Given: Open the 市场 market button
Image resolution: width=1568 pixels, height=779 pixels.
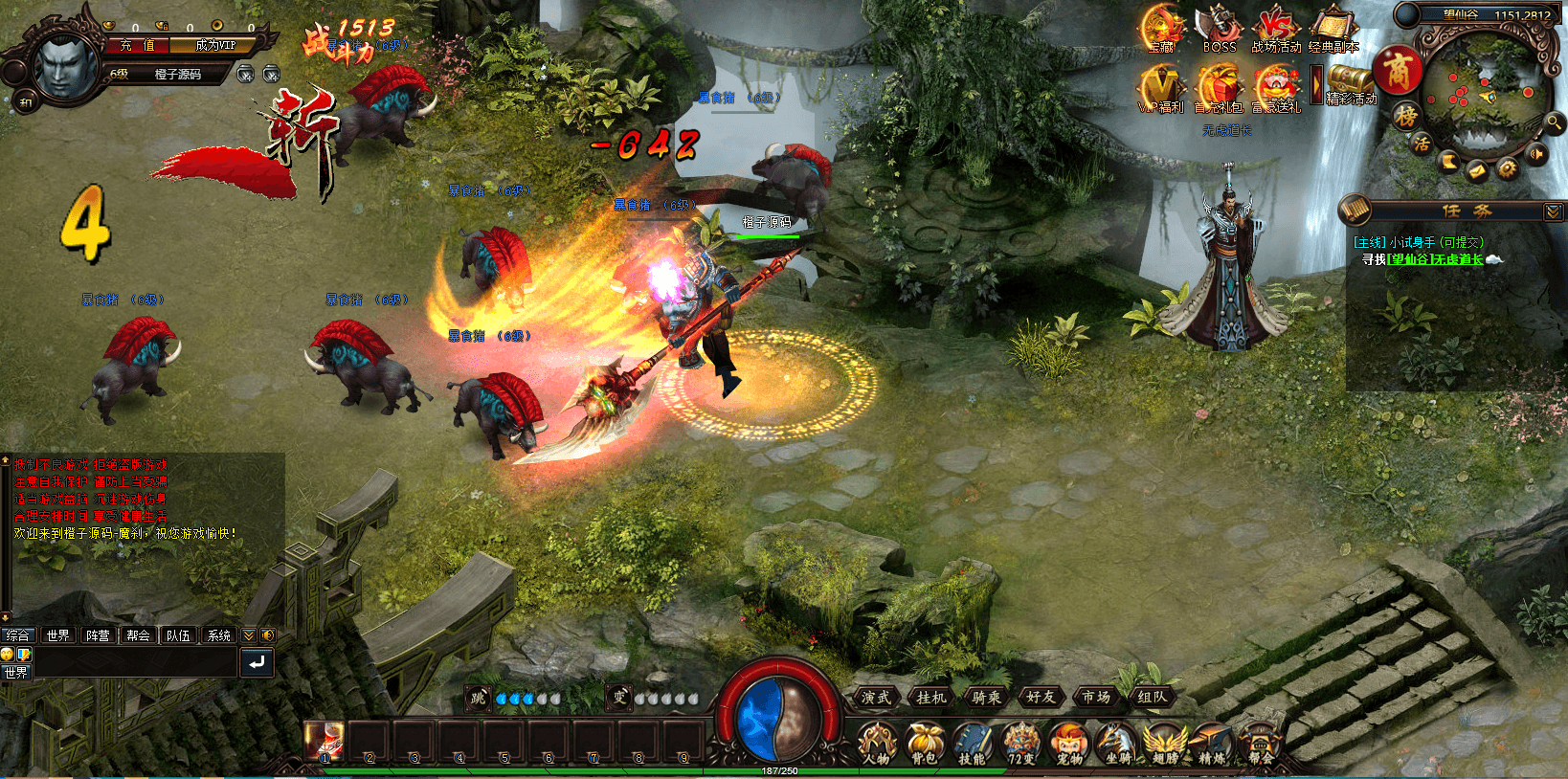Looking at the screenshot, I should click(1096, 698).
